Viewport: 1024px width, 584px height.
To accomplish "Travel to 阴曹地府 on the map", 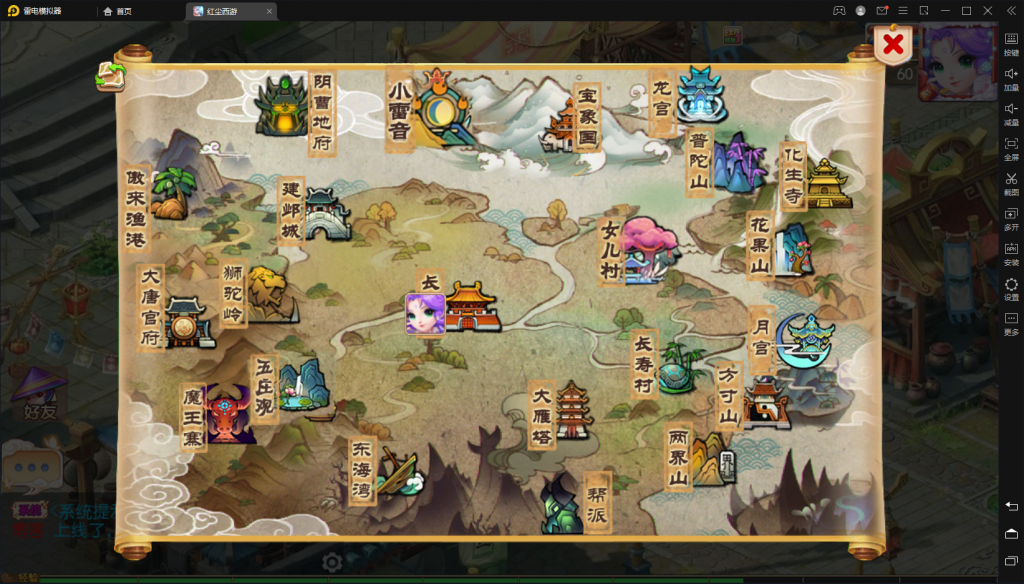I will [x=281, y=106].
